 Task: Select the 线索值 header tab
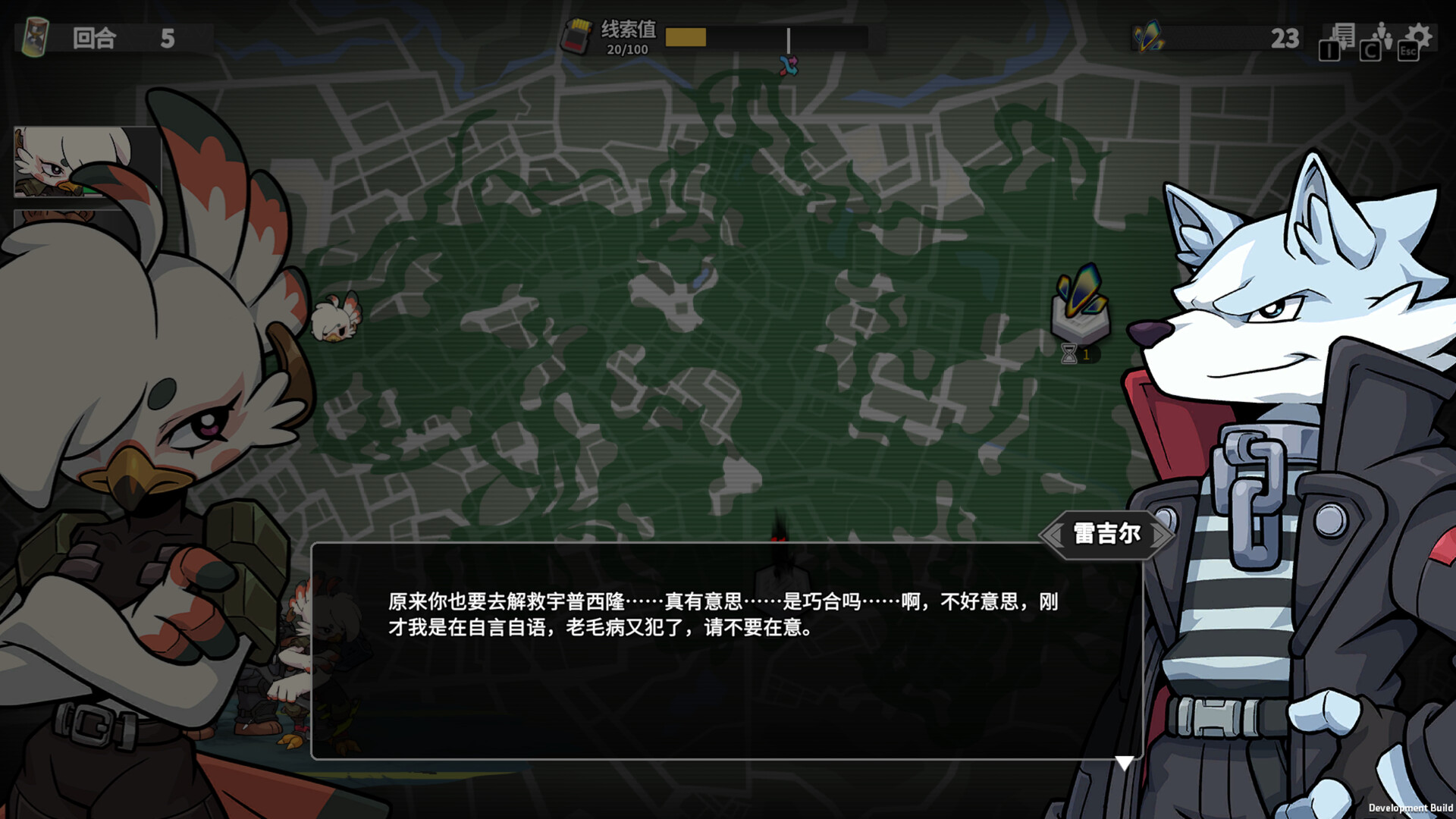tap(626, 27)
